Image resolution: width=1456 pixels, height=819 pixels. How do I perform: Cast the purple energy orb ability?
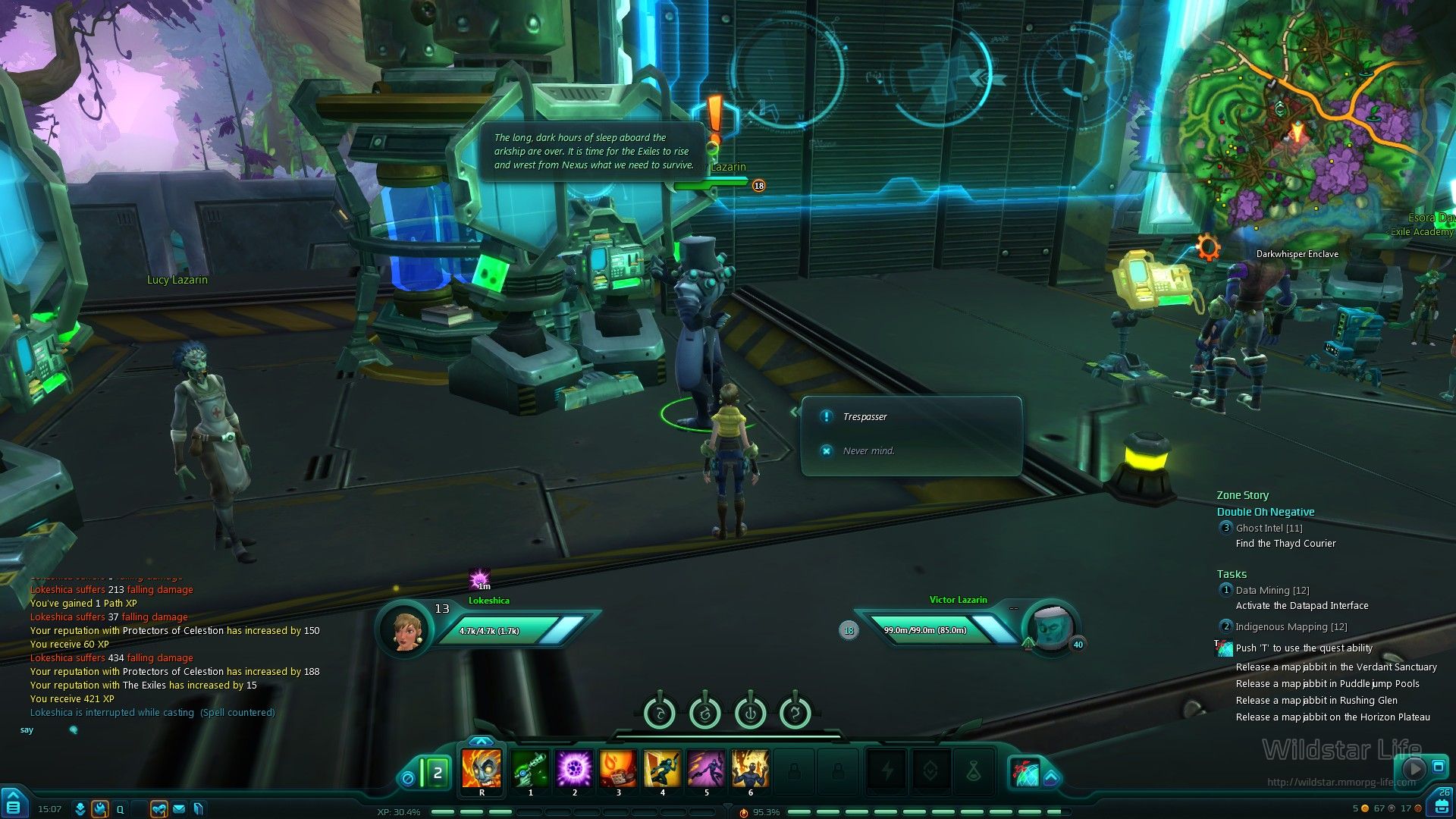(x=575, y=769)
